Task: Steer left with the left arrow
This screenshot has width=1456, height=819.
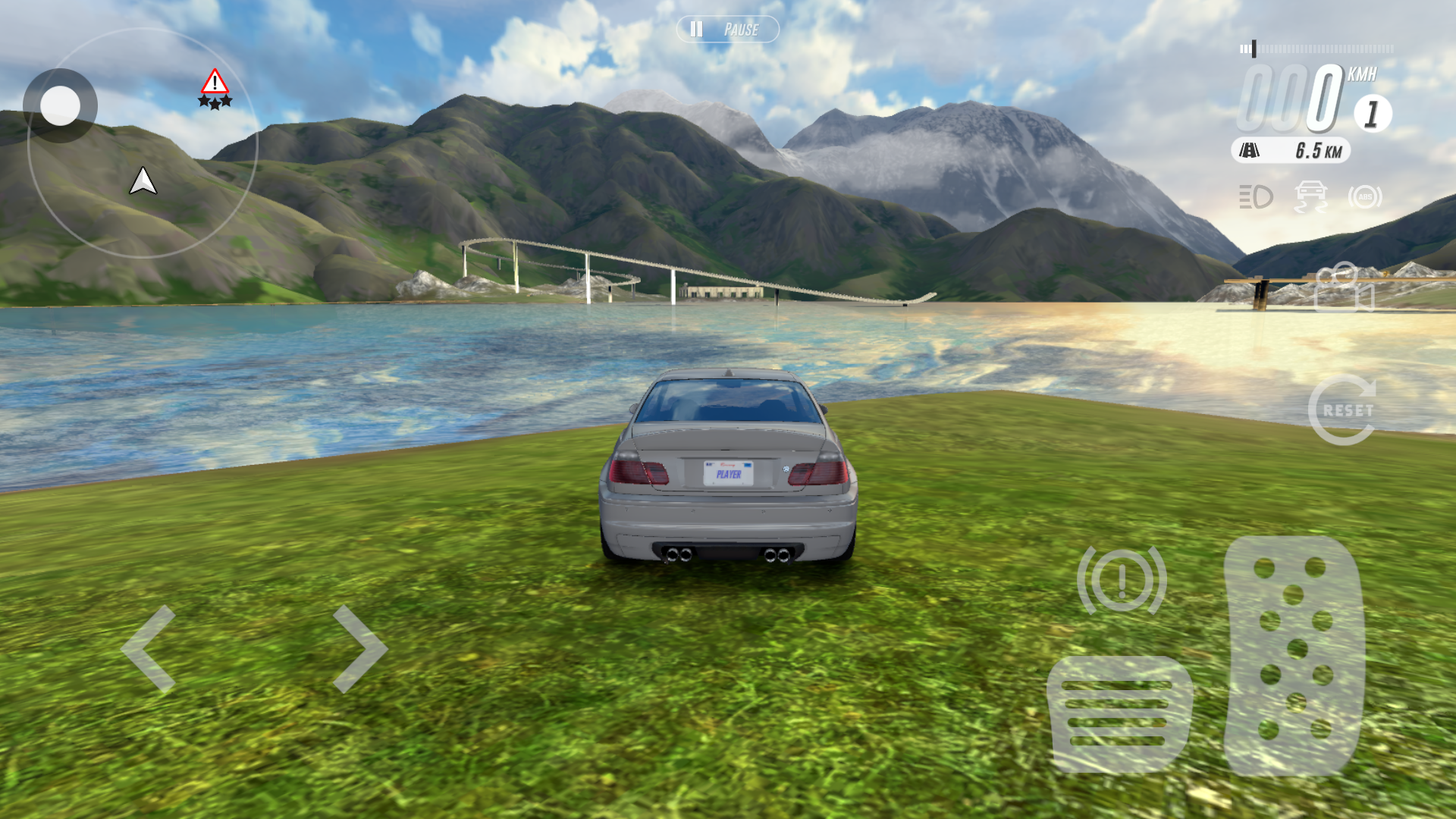Action: click(x=149, y=648)
